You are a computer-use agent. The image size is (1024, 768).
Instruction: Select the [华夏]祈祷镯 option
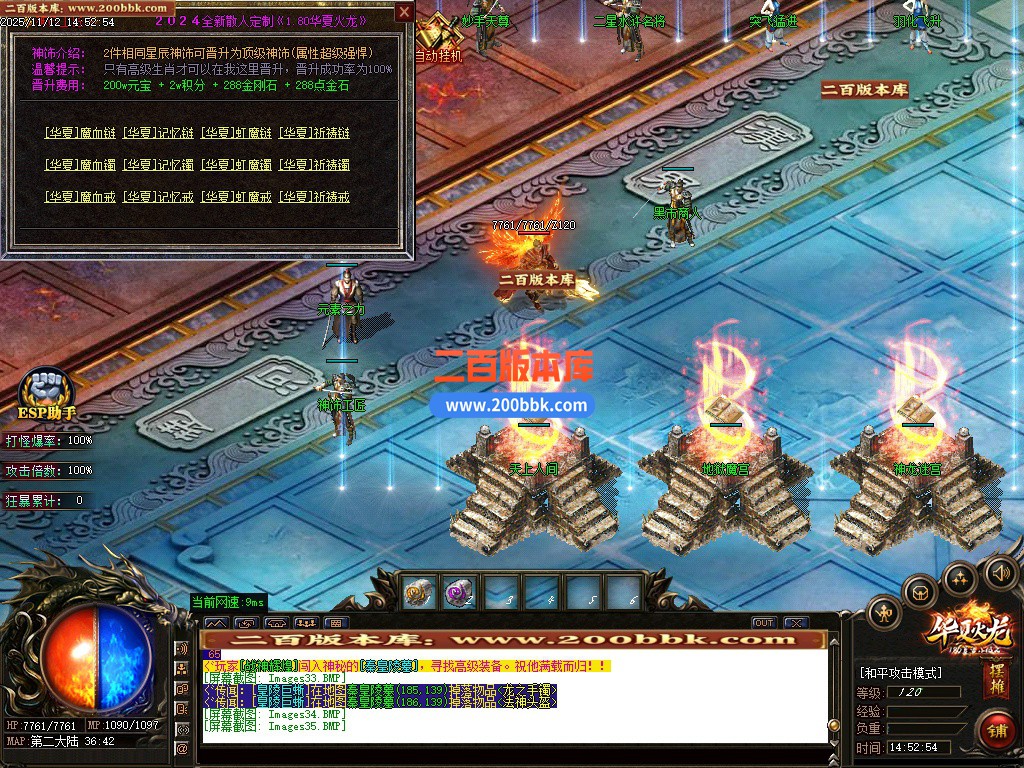tap(314, 165)
